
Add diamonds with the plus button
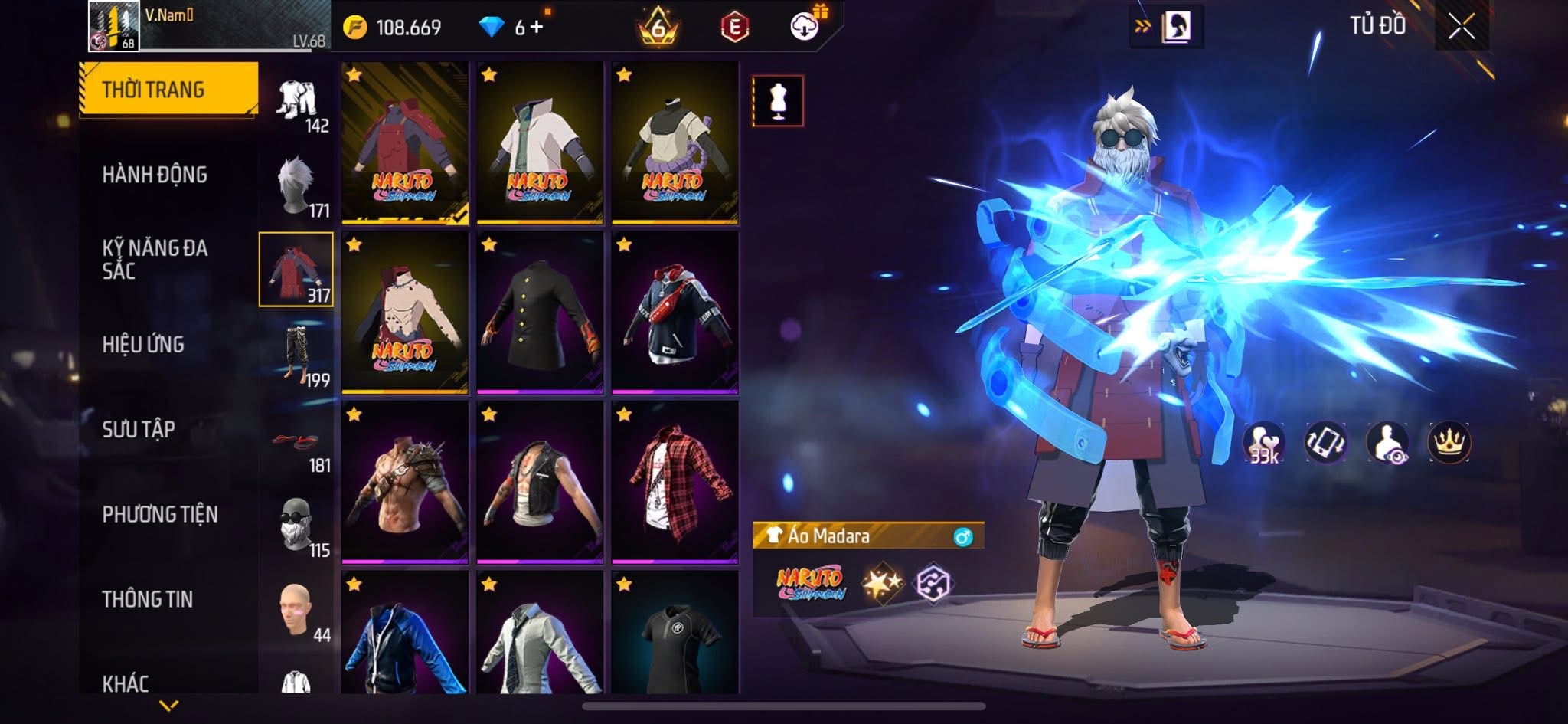pos(536,28)
